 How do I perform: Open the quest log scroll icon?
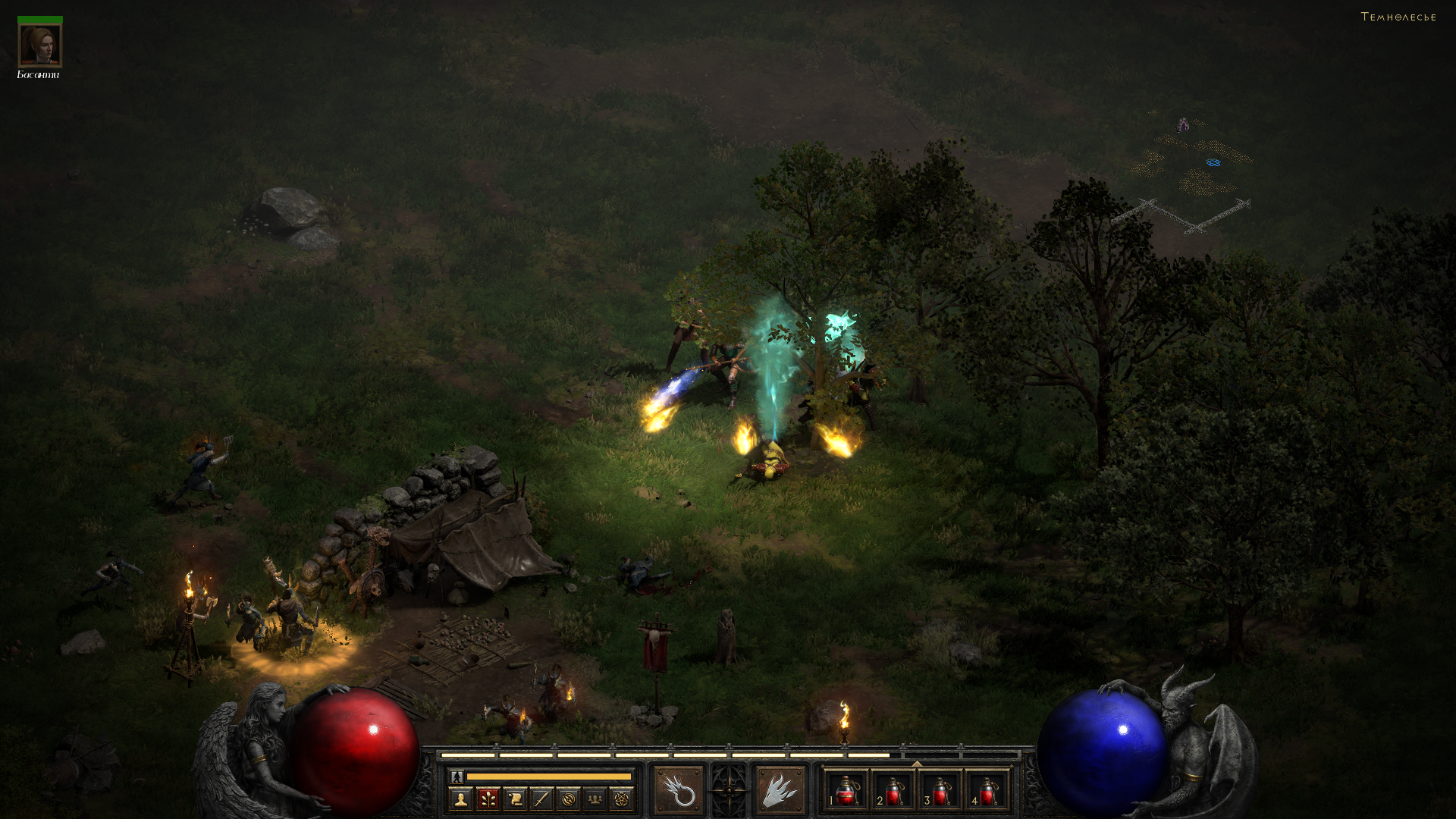click(x=515, y=799)
